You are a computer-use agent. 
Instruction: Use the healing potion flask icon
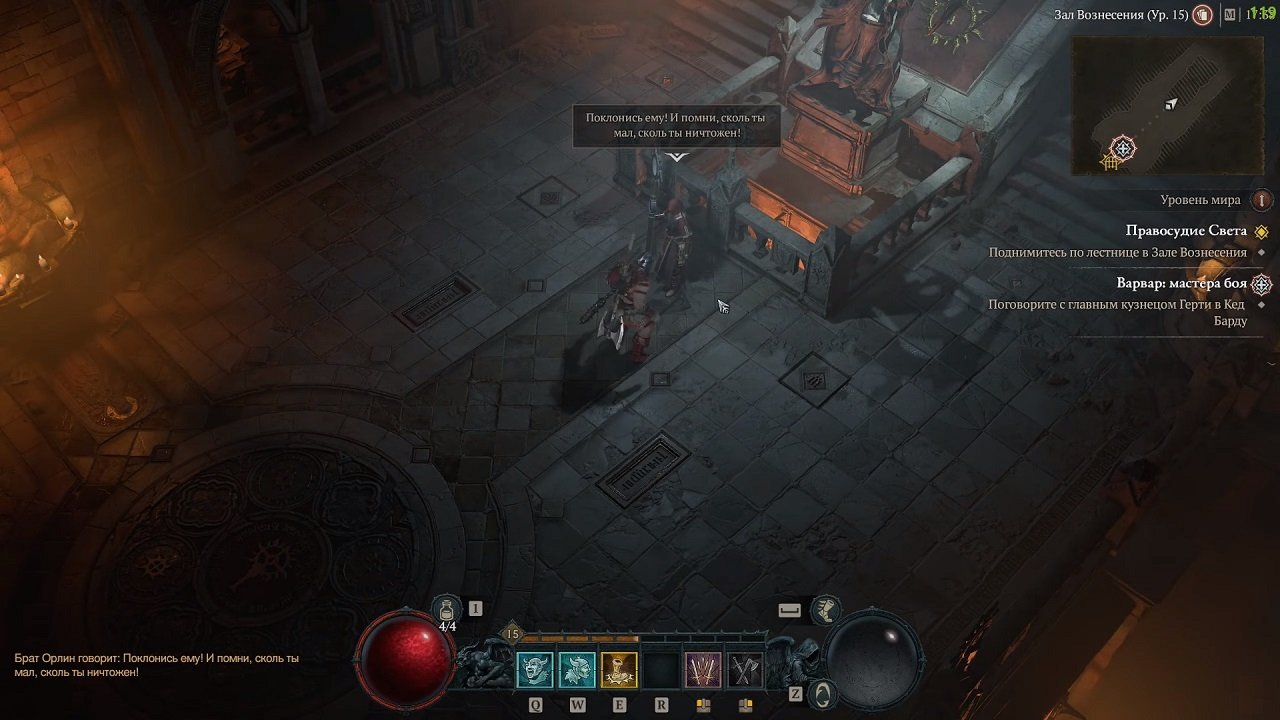tap(447, 609)
